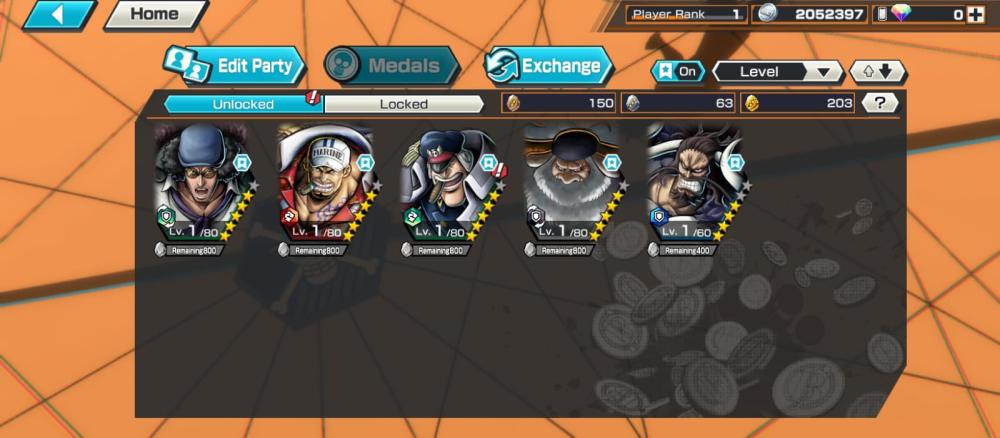Go back with the arrow button
Image resolution: width=1000 pixels, height=438 pixels.
click(59, 15)
